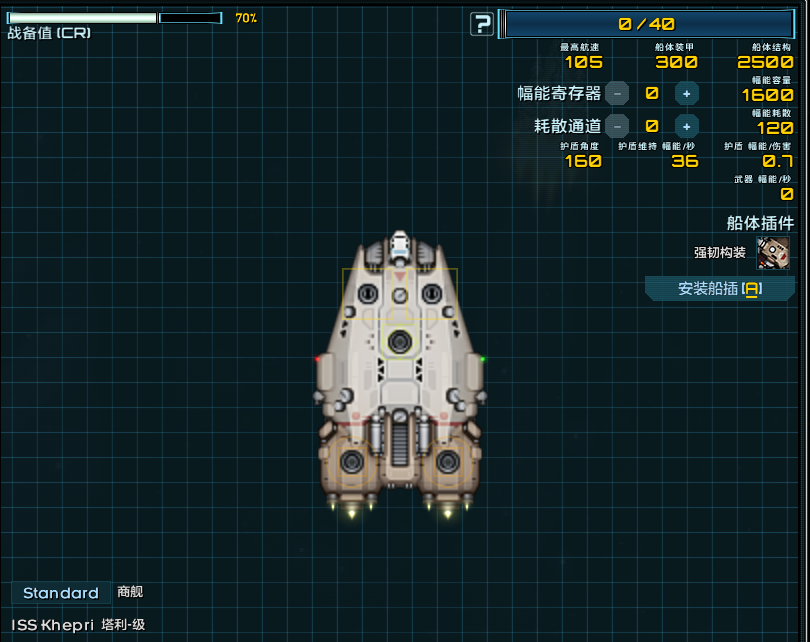Screen dimensions: 810x642
Task: Choose the Standard variant button
Action: [x=61, y=593]
